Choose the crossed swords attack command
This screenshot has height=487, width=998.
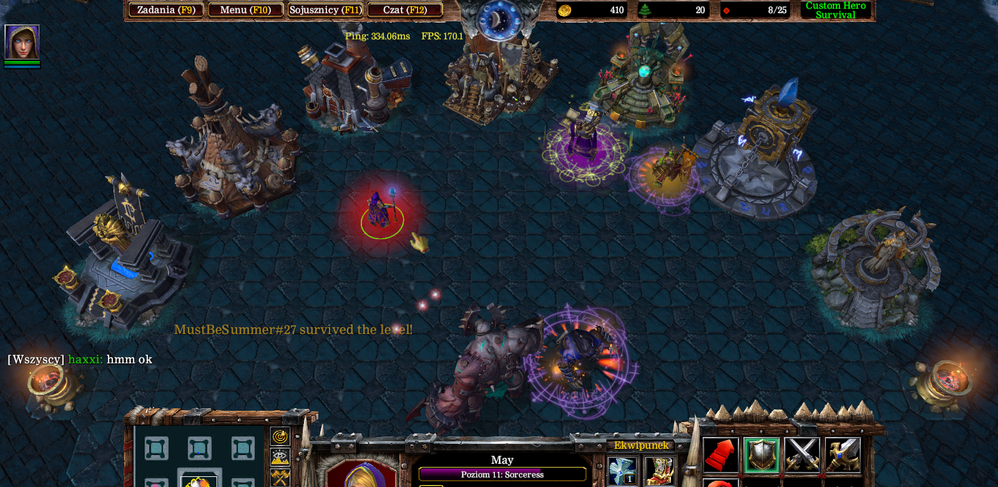click(802, 455)
